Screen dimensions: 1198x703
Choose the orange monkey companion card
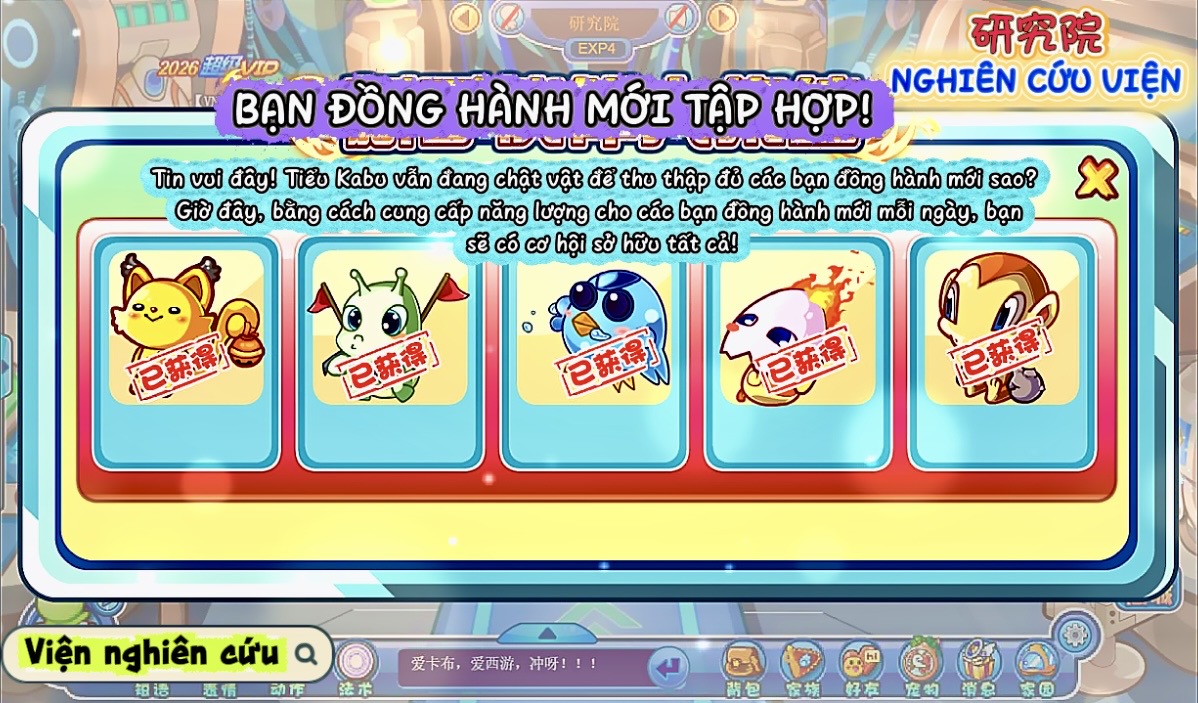pyautogui.click(x=1001, y=352)
